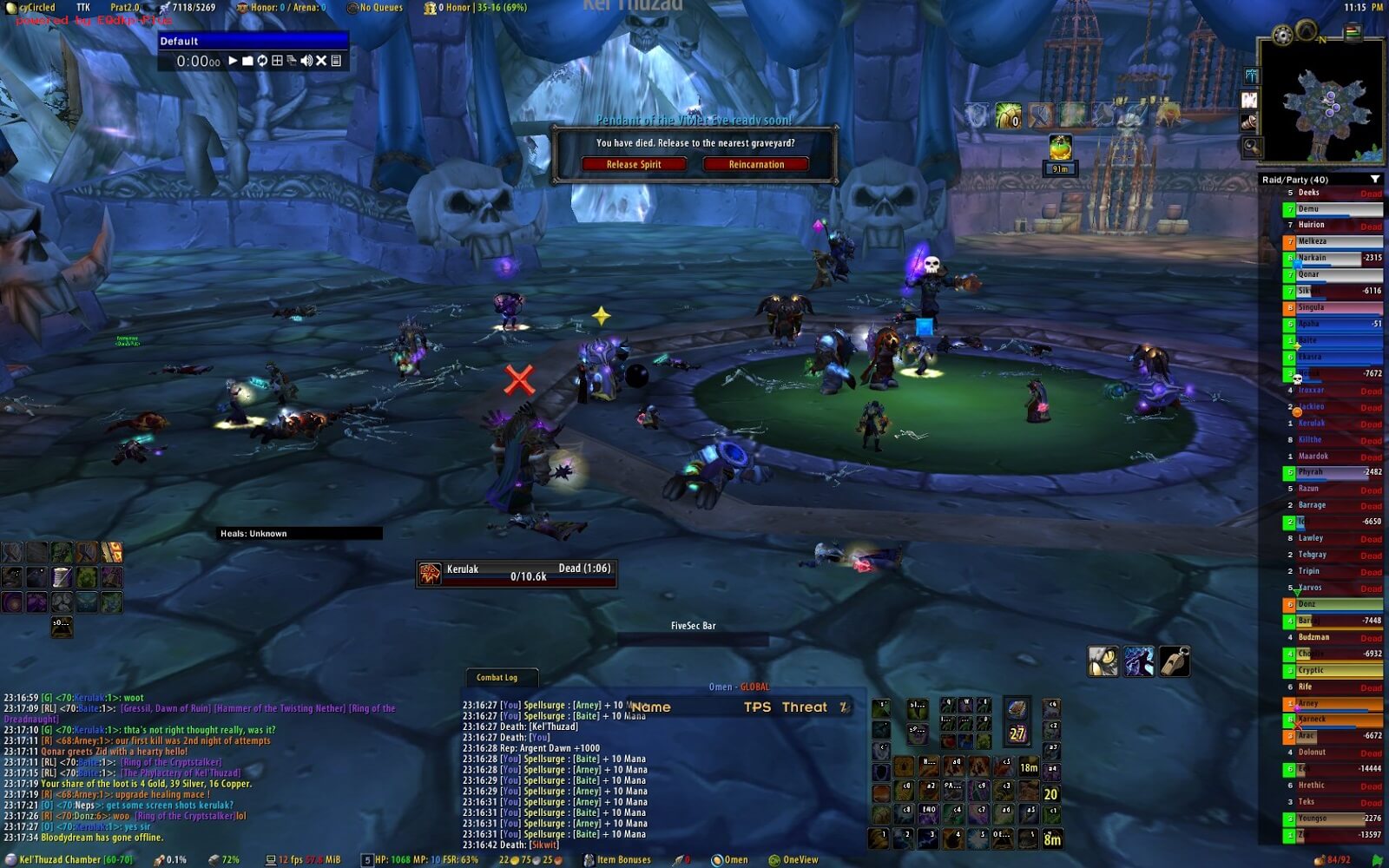
Task: Click the Prat2.0 entry in top bar
Action: point(124,8)
